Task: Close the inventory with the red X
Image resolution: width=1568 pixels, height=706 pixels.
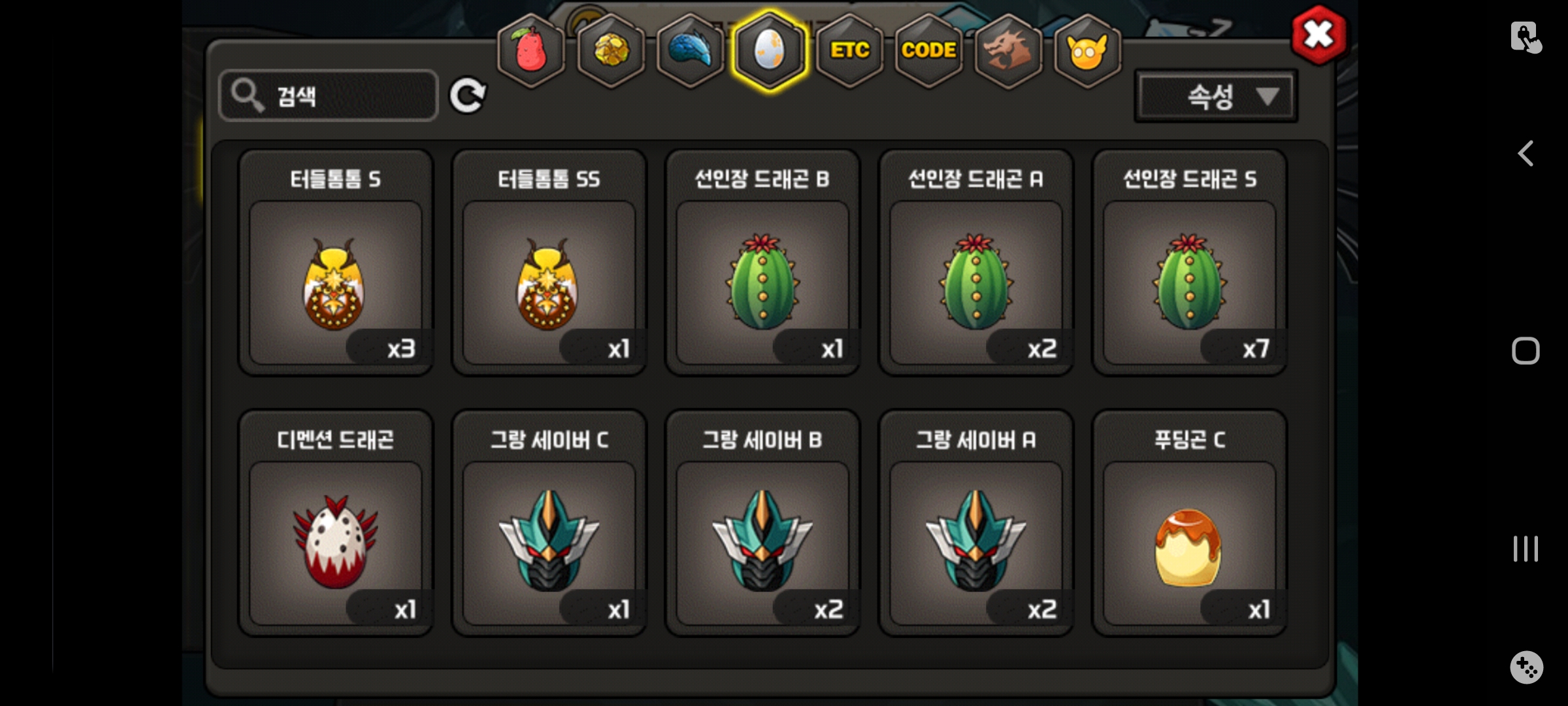Action: coord(1318,35)
